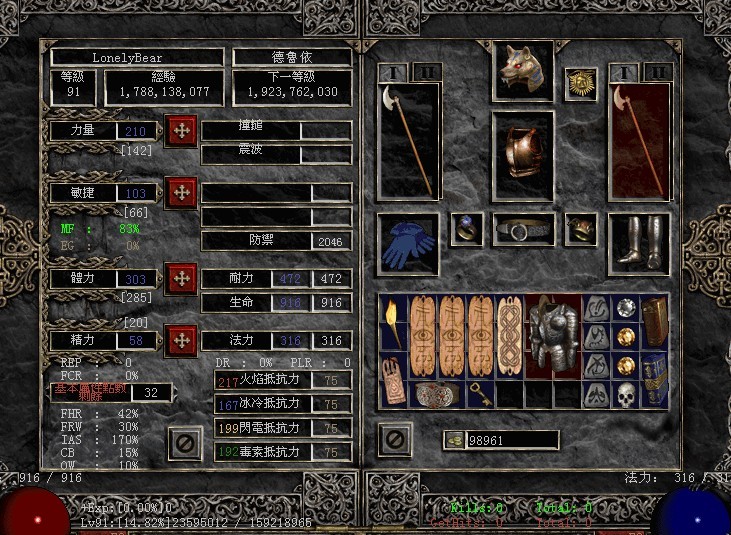The width and height of the screenshot is (731, 535).
Task: Increase Dexterity (敏捷) with the plus button
Action: click(x=182, y=192)
